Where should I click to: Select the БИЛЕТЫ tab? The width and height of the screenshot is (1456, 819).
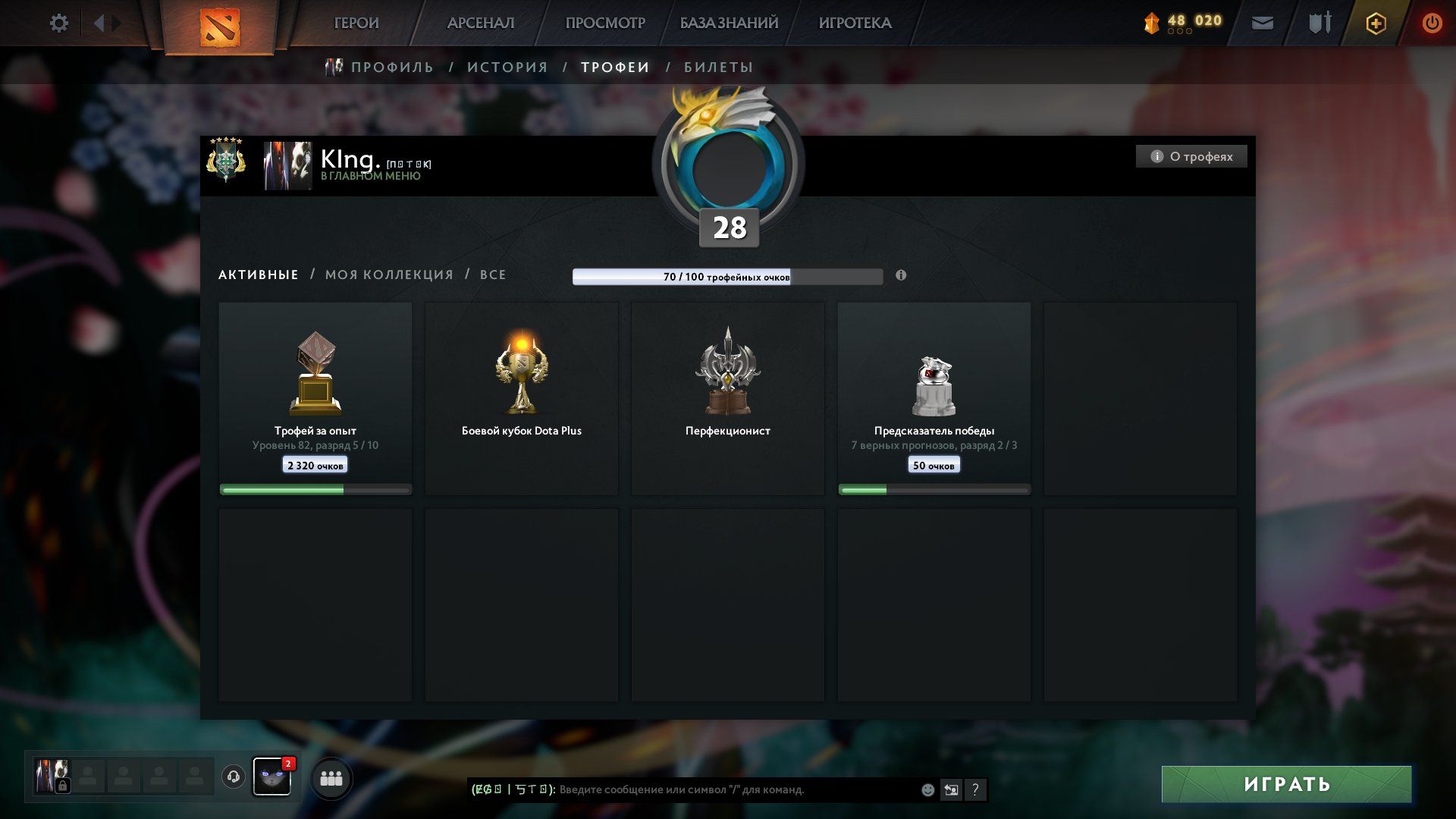pos(718,67)
